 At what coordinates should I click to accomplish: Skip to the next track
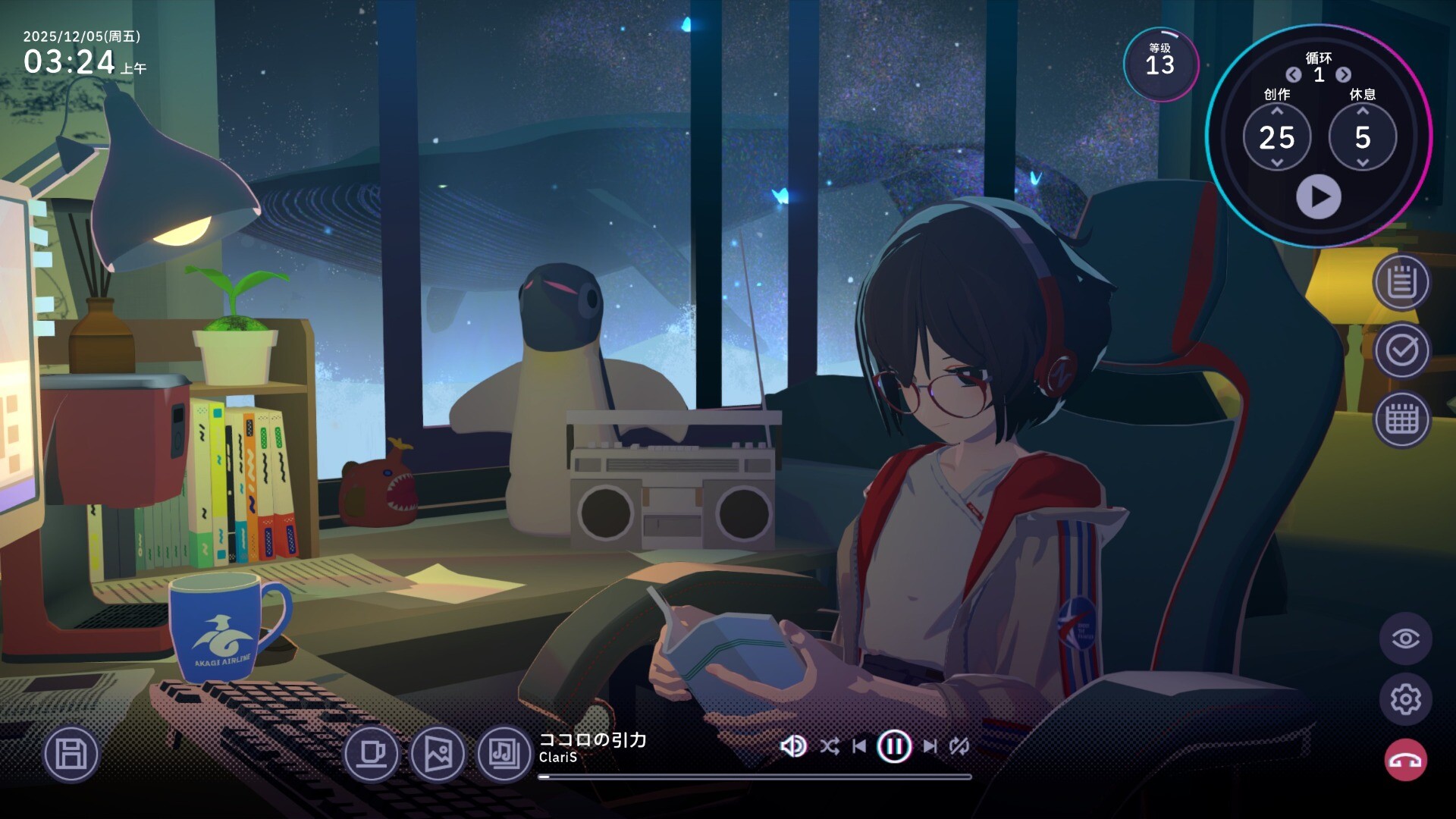(x=930, y=747)
